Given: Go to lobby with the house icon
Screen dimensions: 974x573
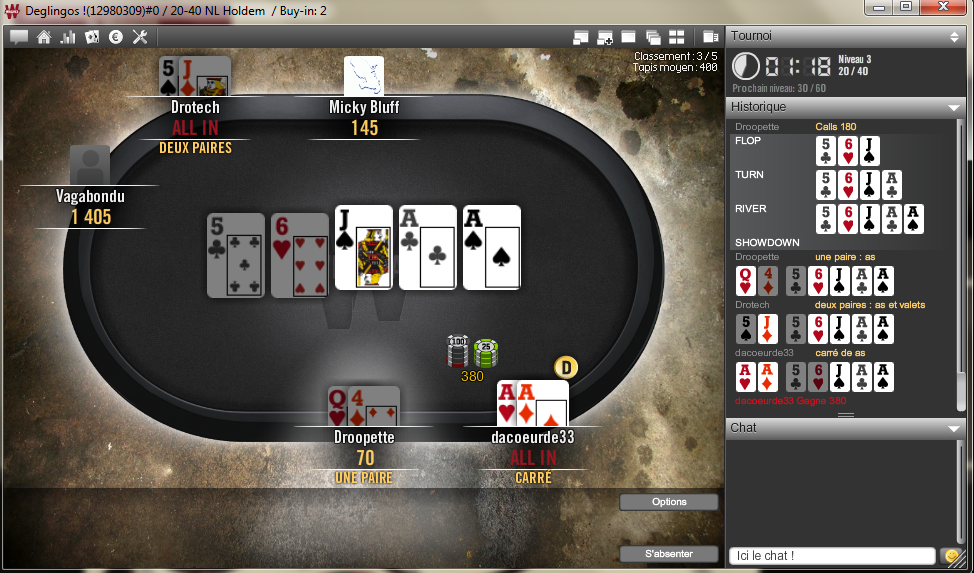Looking at the screenshot, I should tap(43, 37).
